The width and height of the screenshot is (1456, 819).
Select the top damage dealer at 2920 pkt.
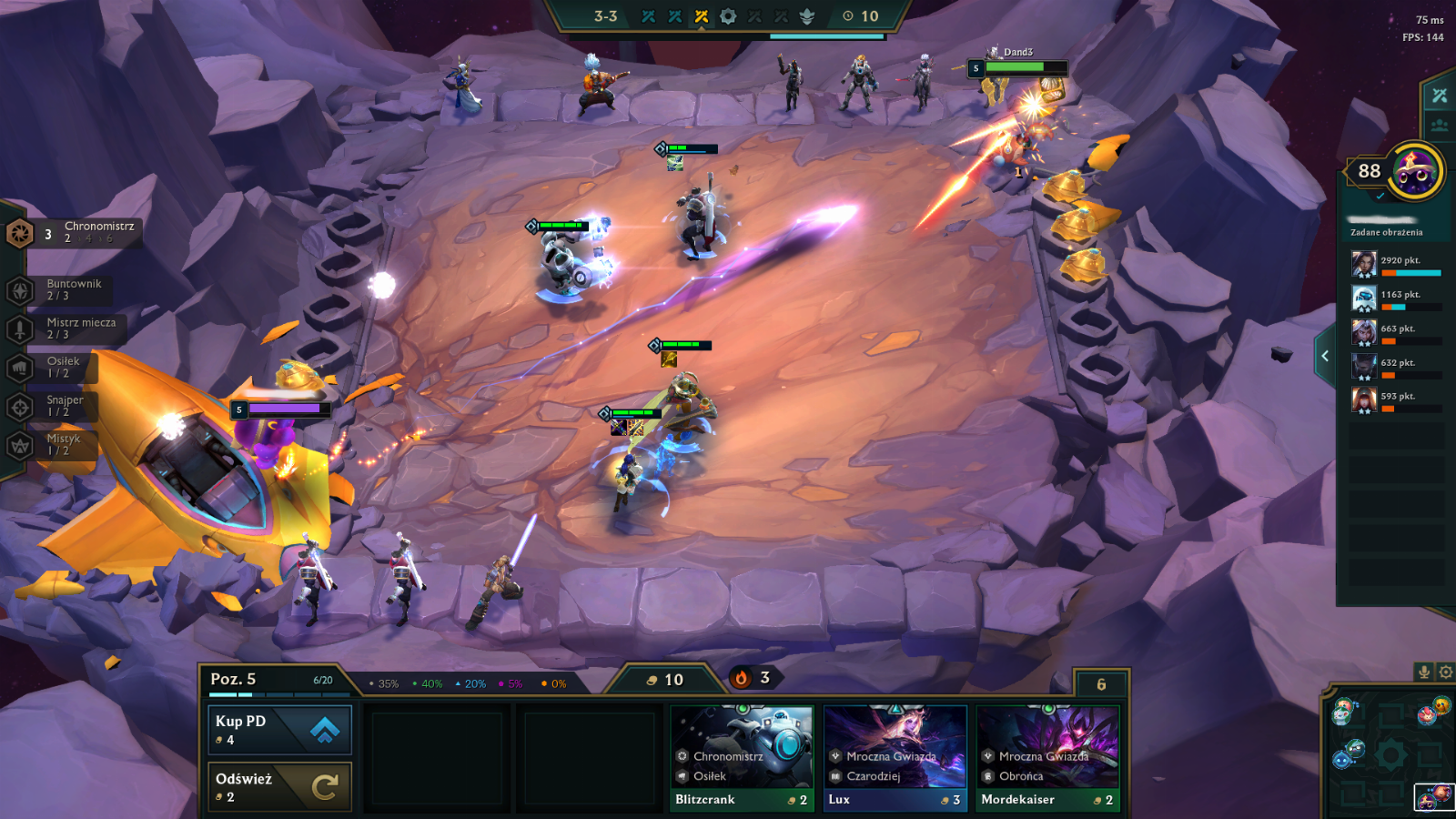click(1397, 265)
